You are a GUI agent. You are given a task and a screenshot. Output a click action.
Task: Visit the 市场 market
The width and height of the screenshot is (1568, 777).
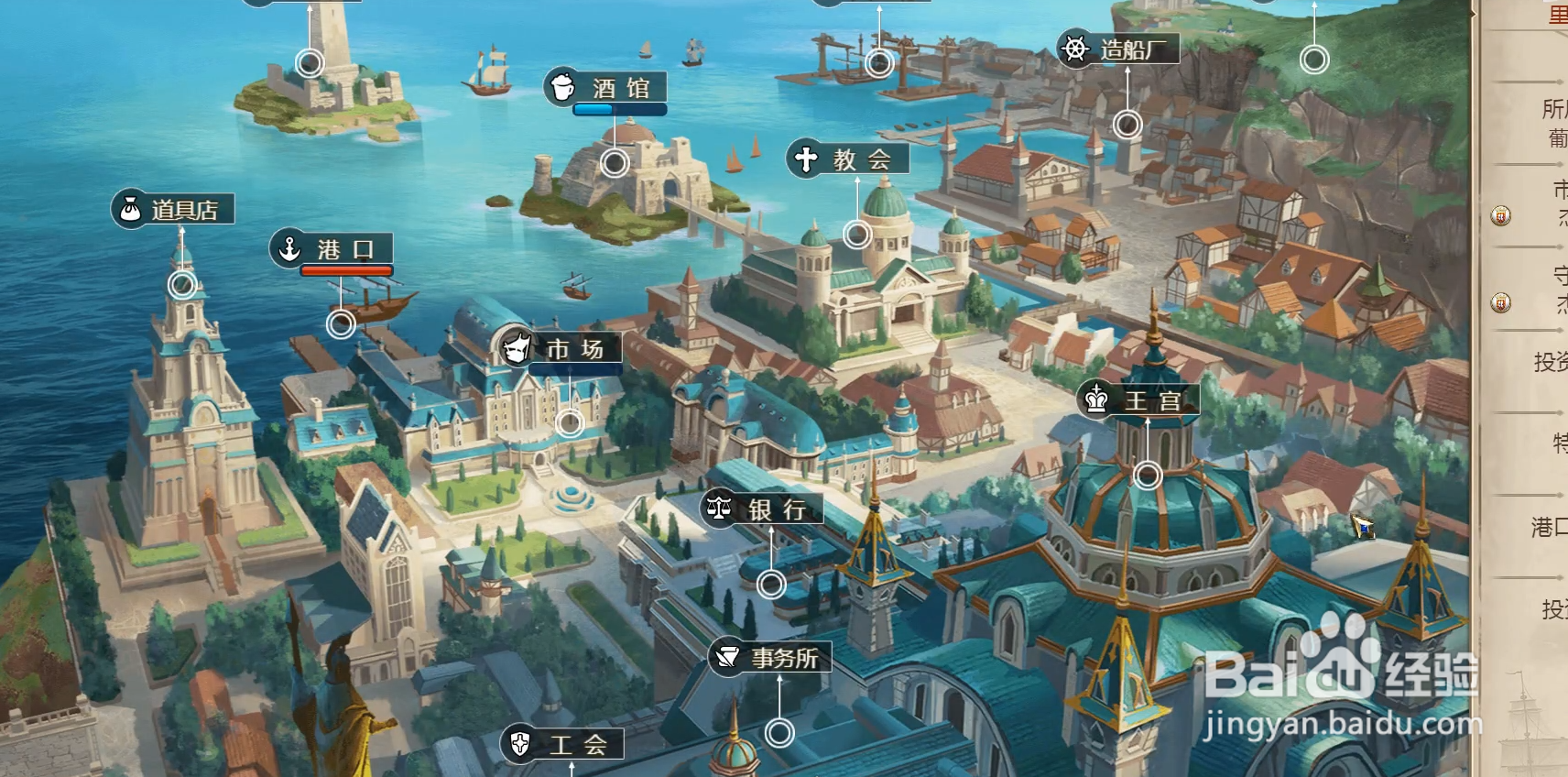[561, 349]
